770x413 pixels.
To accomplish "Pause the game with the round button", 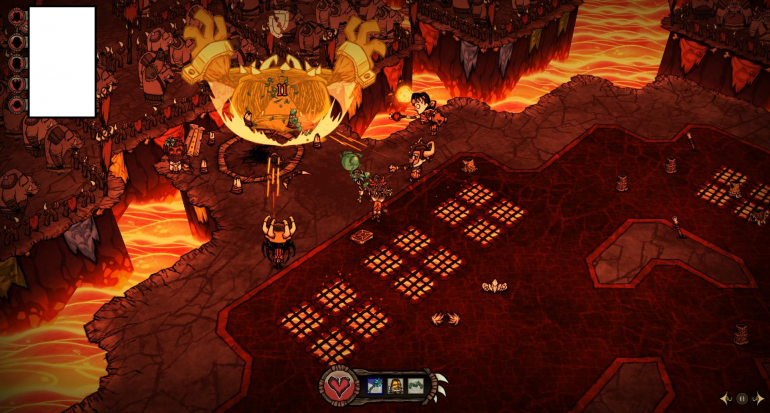I will [742, 398].
